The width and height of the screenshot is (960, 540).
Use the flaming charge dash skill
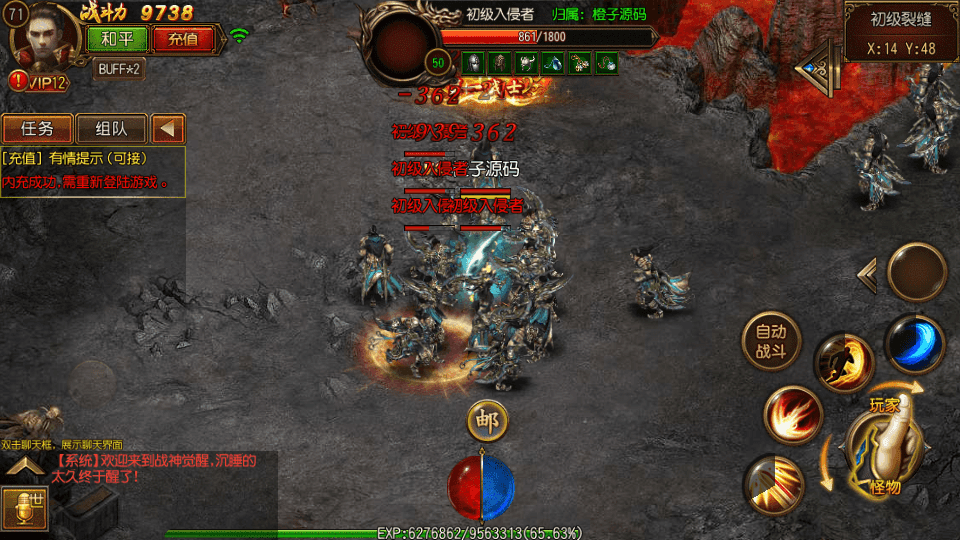click(x=843, y=362)
